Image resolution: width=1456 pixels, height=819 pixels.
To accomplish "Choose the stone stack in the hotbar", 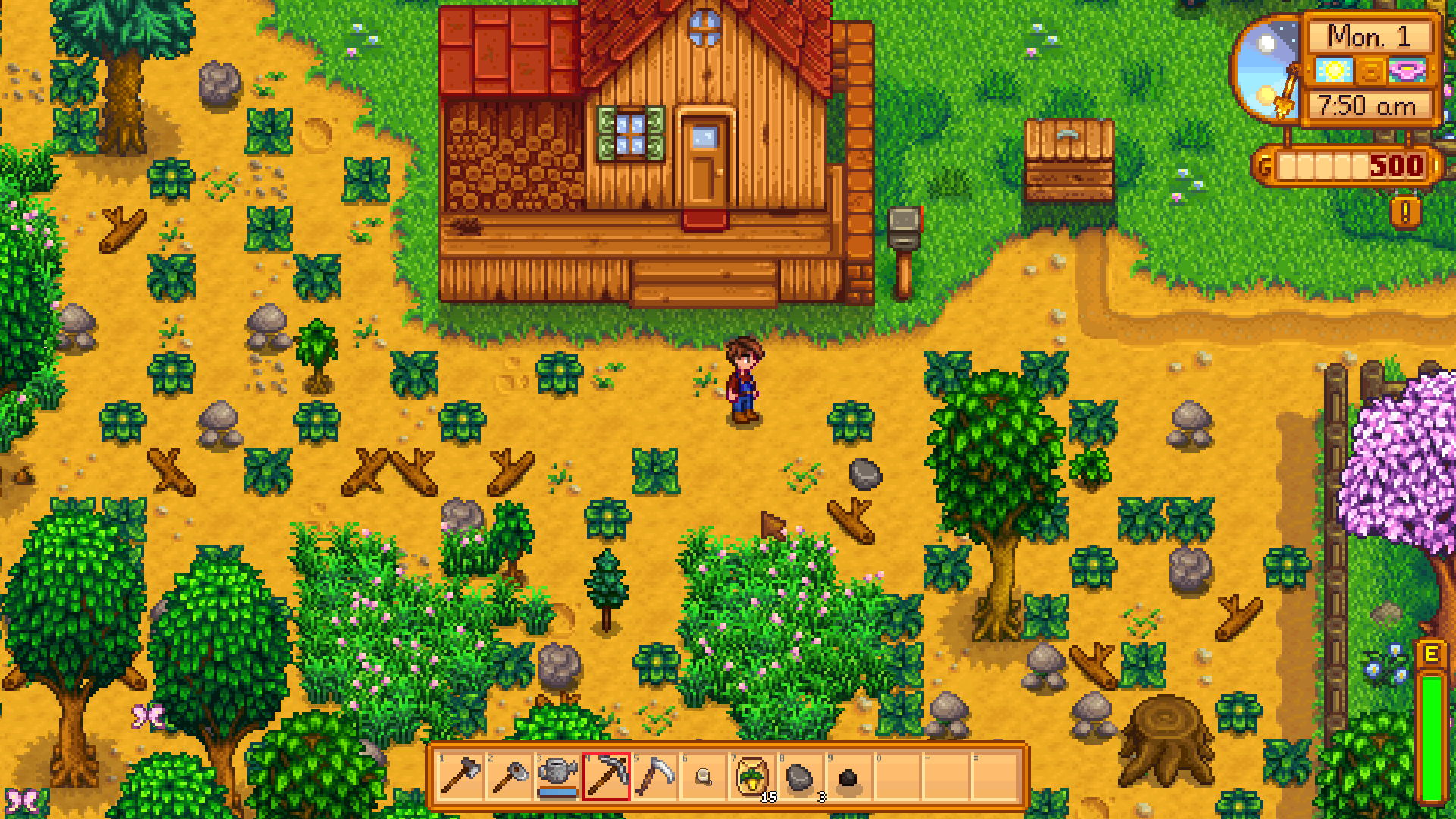I will click(800, 777).
